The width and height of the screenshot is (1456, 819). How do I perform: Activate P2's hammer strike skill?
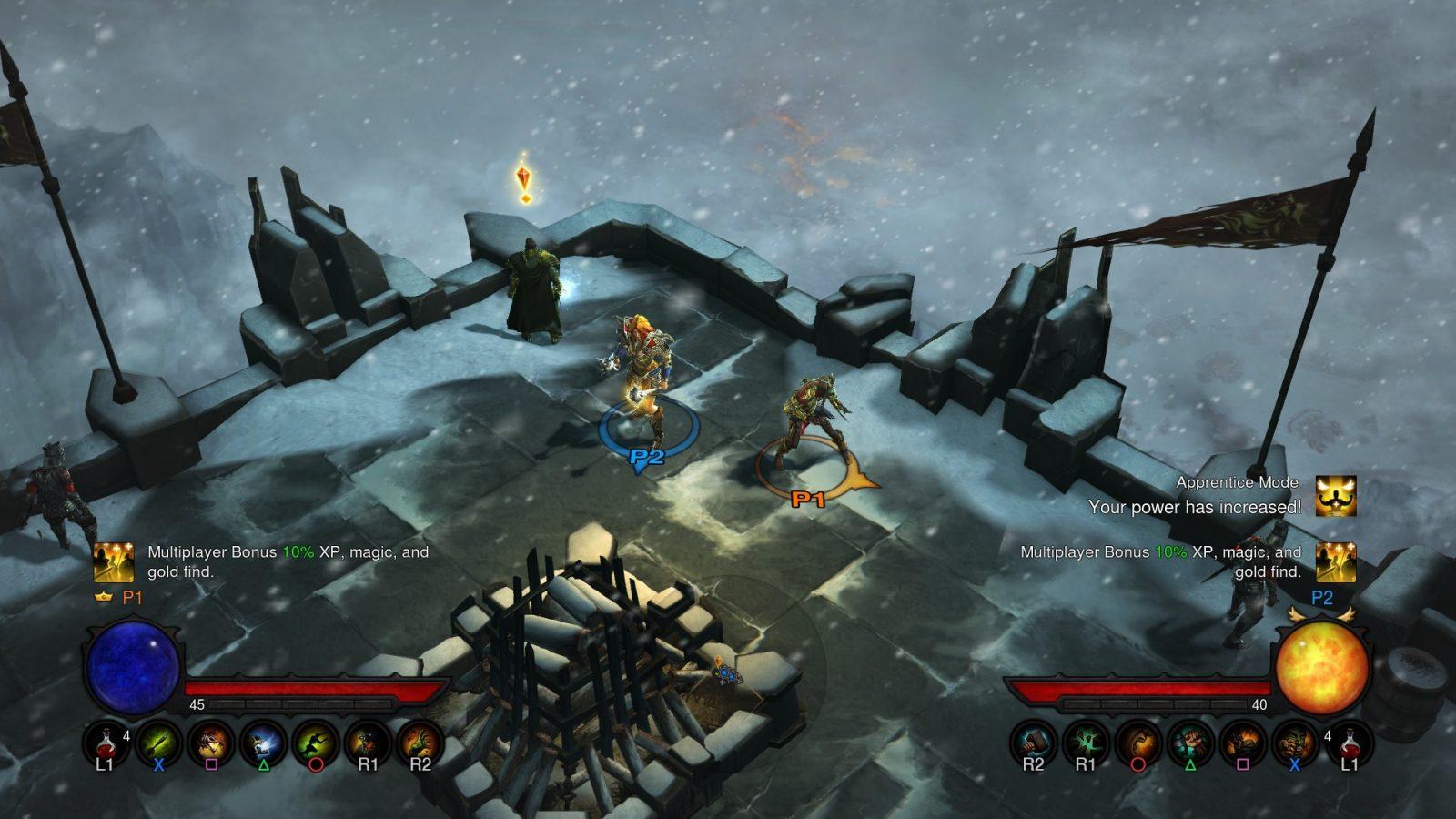(x=1034, y=743)
